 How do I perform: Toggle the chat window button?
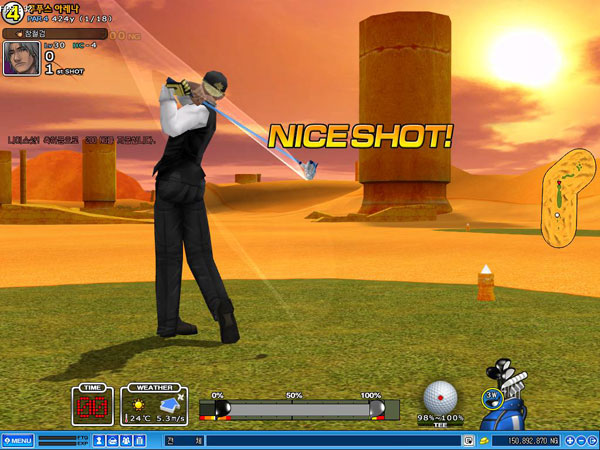point(468,440)
